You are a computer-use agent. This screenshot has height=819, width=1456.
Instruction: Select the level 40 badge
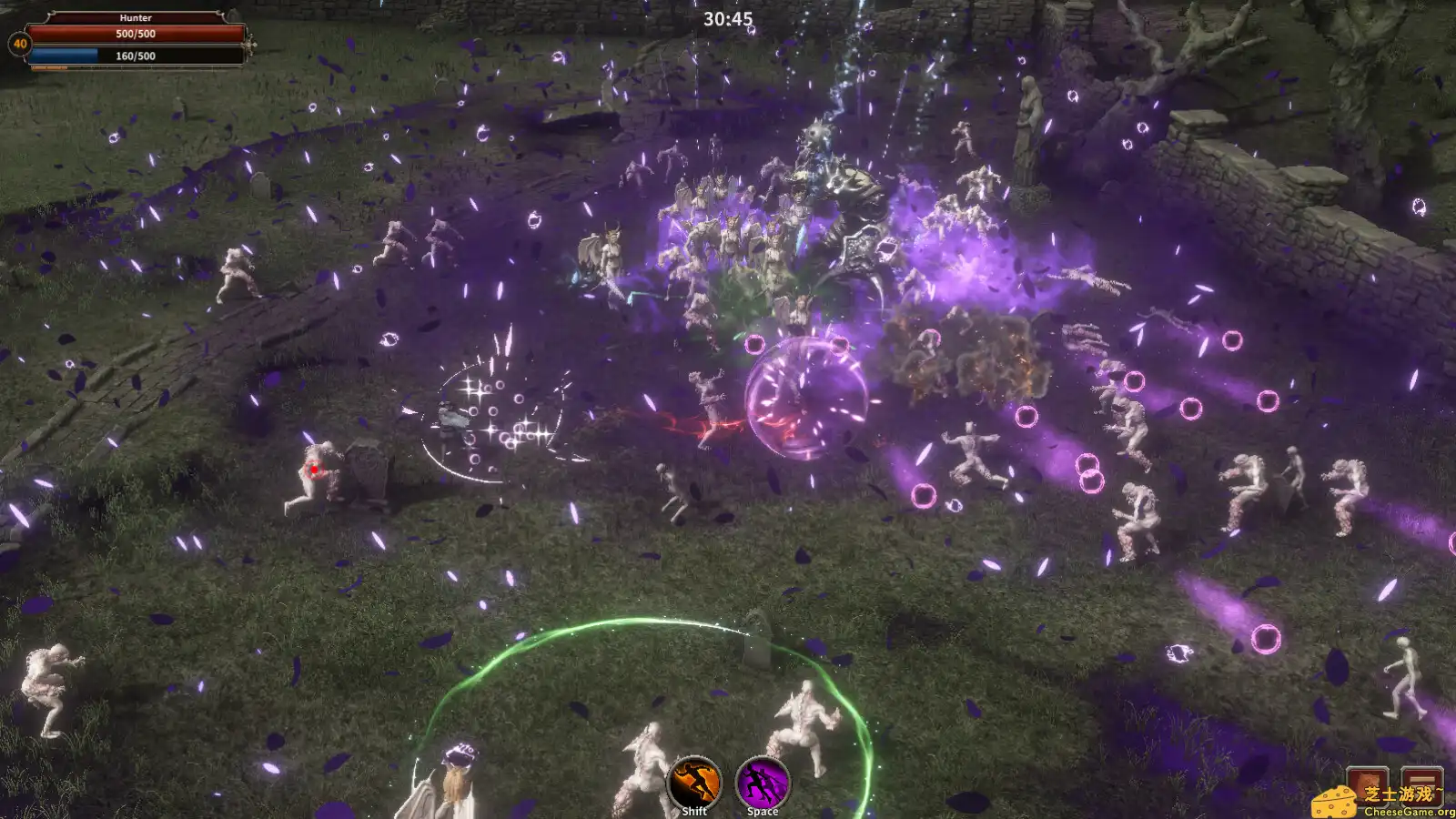pos(19,44)
